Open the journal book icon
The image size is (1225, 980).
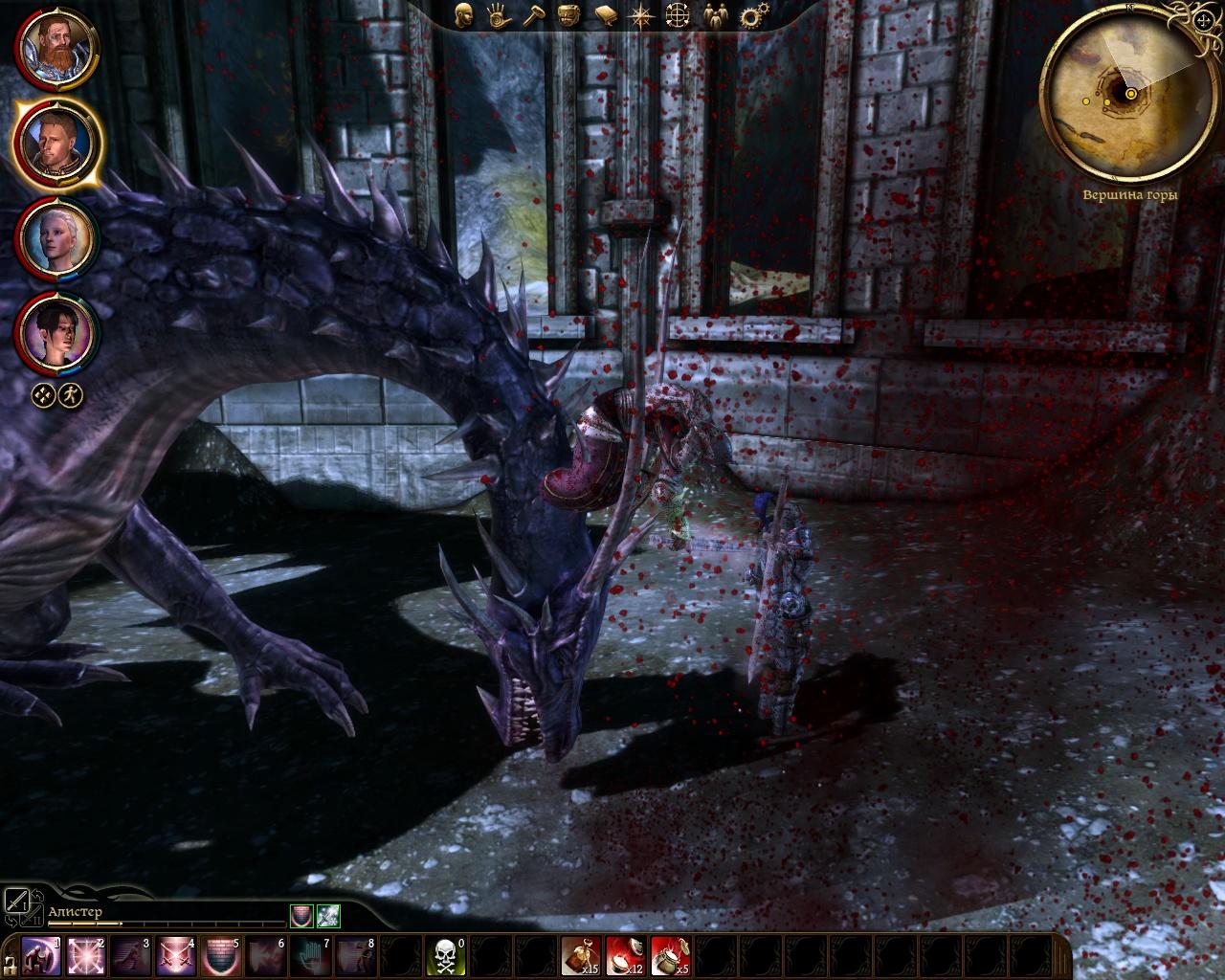point(604,14)
